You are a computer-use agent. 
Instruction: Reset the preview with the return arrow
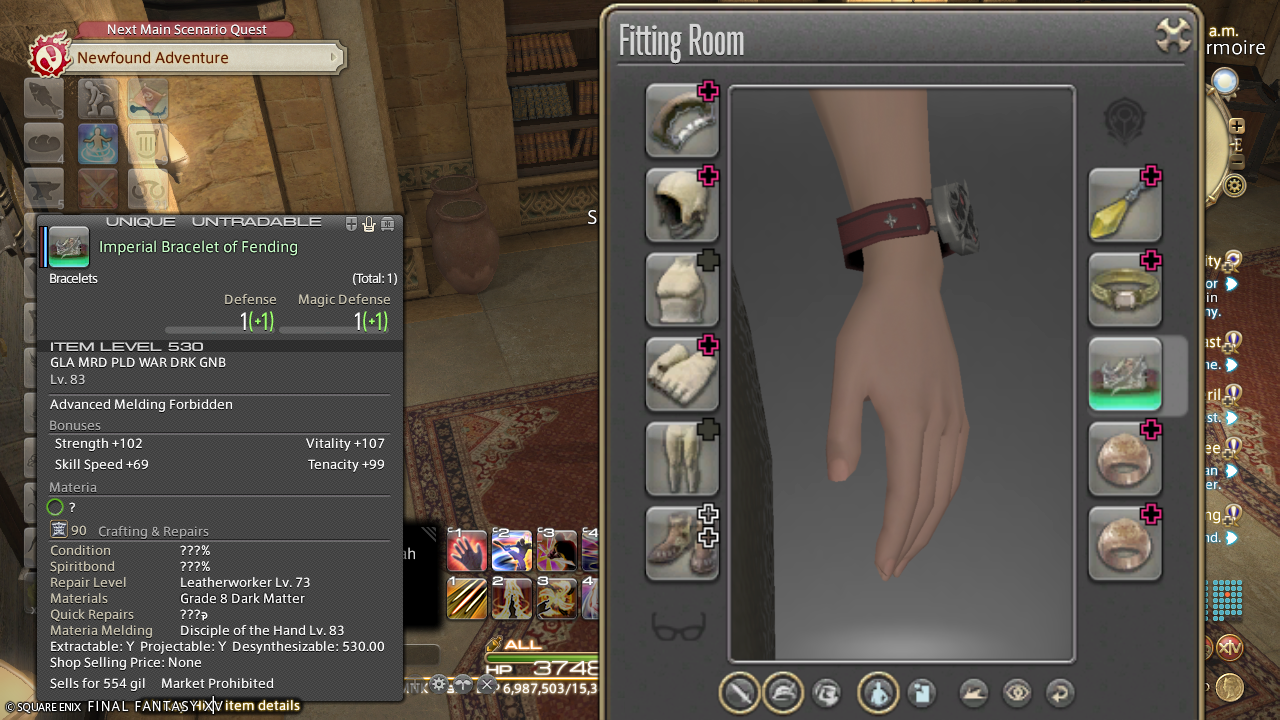1059,692
